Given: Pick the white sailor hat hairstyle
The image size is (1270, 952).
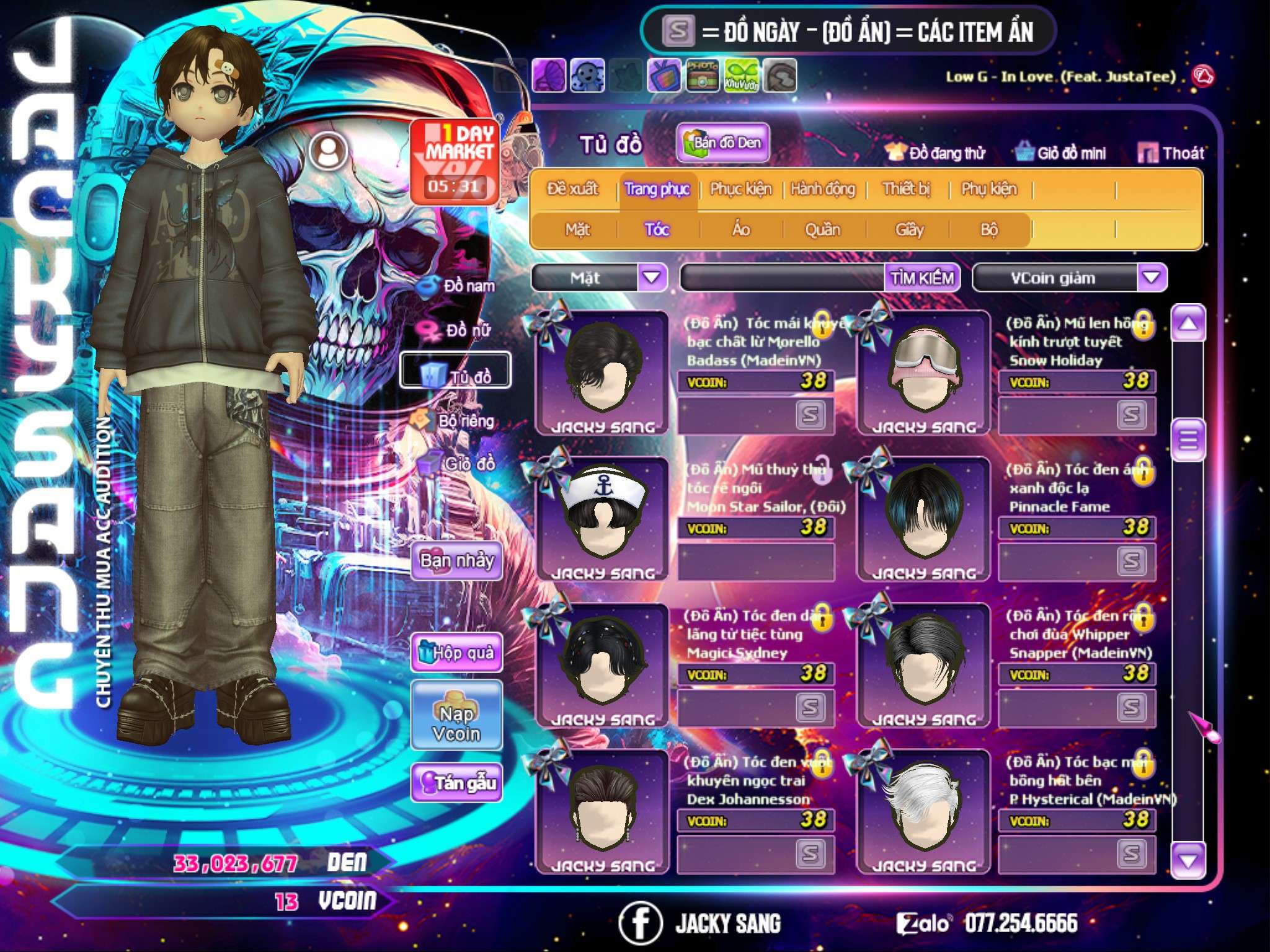Looking at the screenshot, I should tap(602, 518).
